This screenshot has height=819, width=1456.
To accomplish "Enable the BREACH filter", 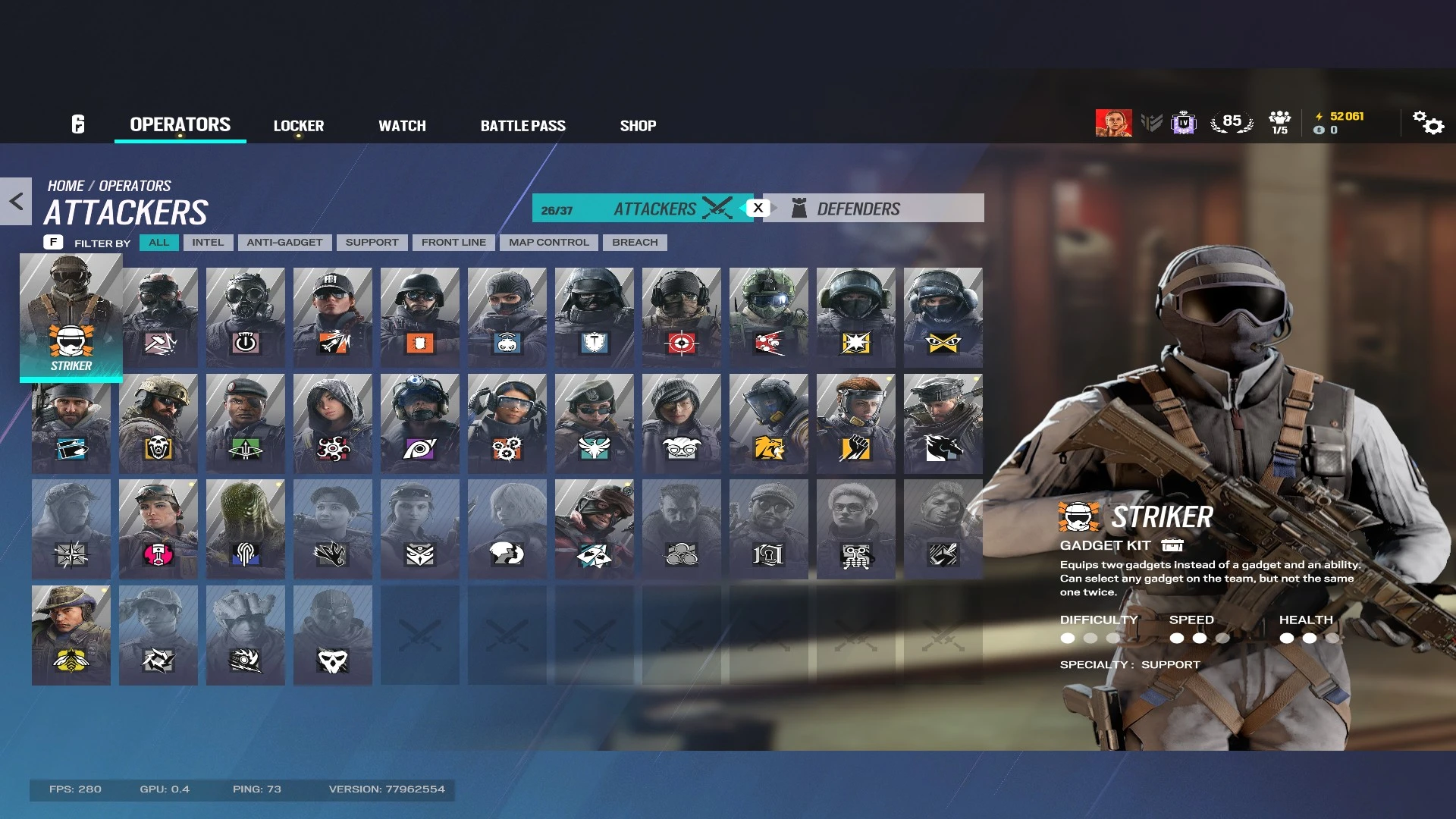I will click(x=635, y=242).
